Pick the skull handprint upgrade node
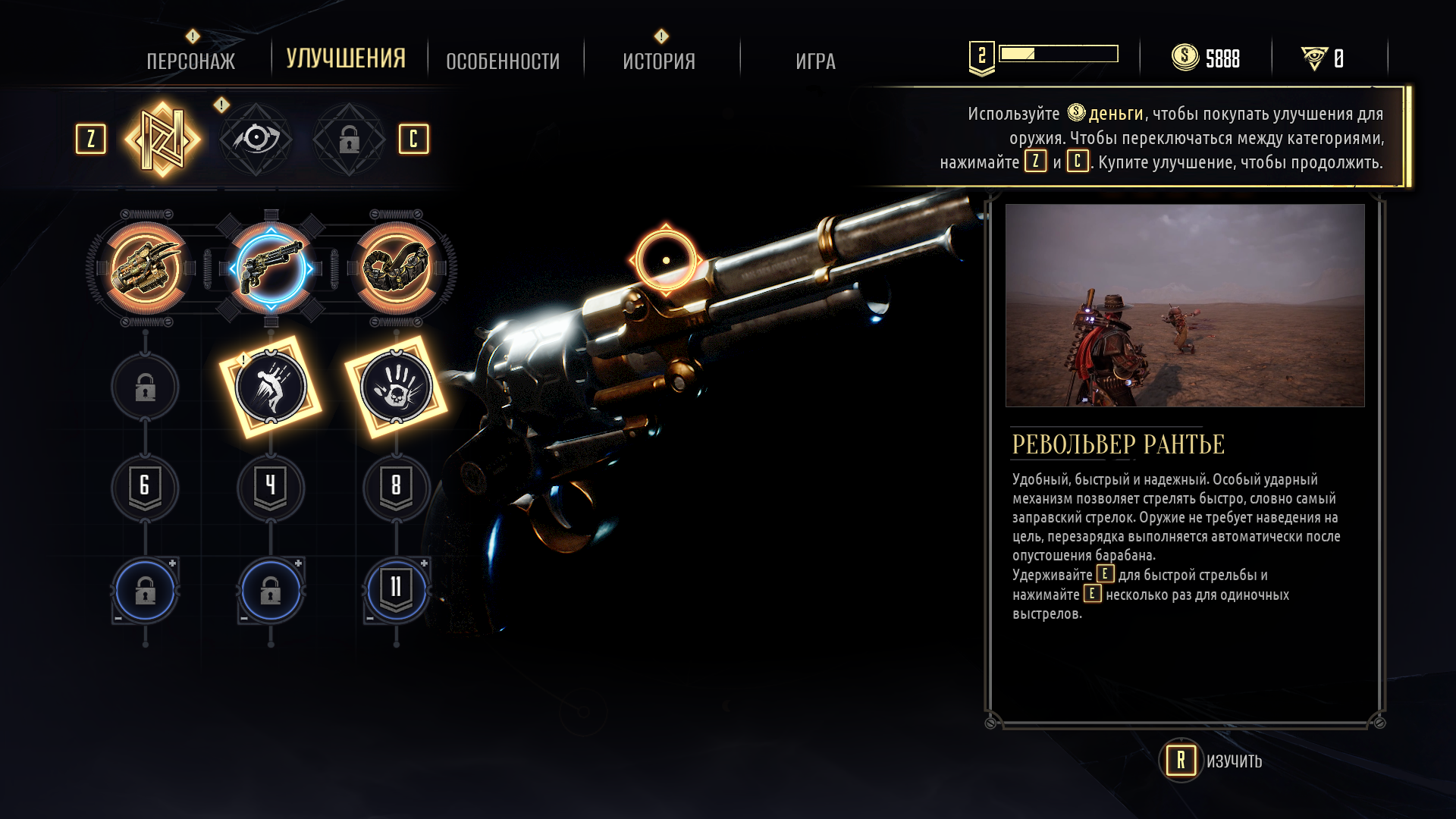Viewport: 1456px width, 819px height. coord(396,387)
